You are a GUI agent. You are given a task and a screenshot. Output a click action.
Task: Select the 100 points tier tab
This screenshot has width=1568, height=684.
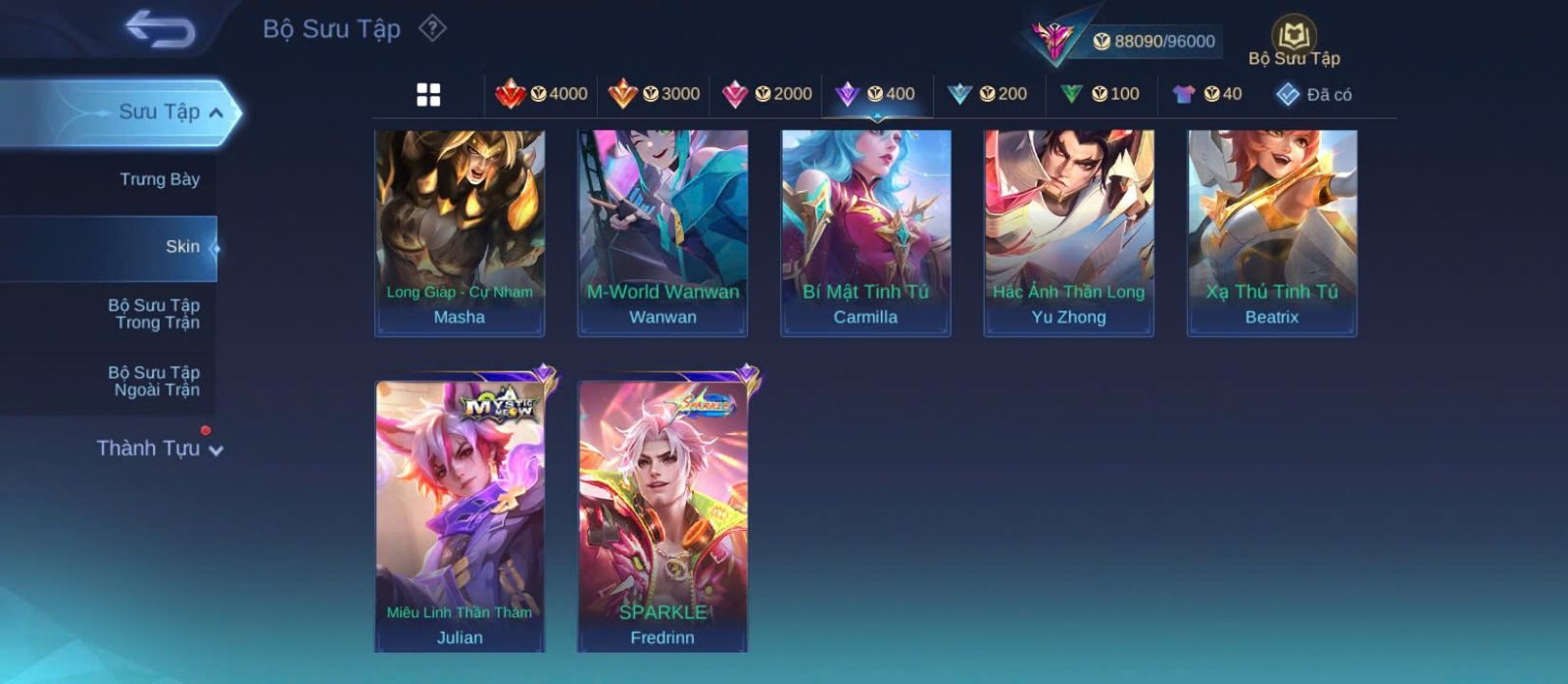pos(1100,94)
